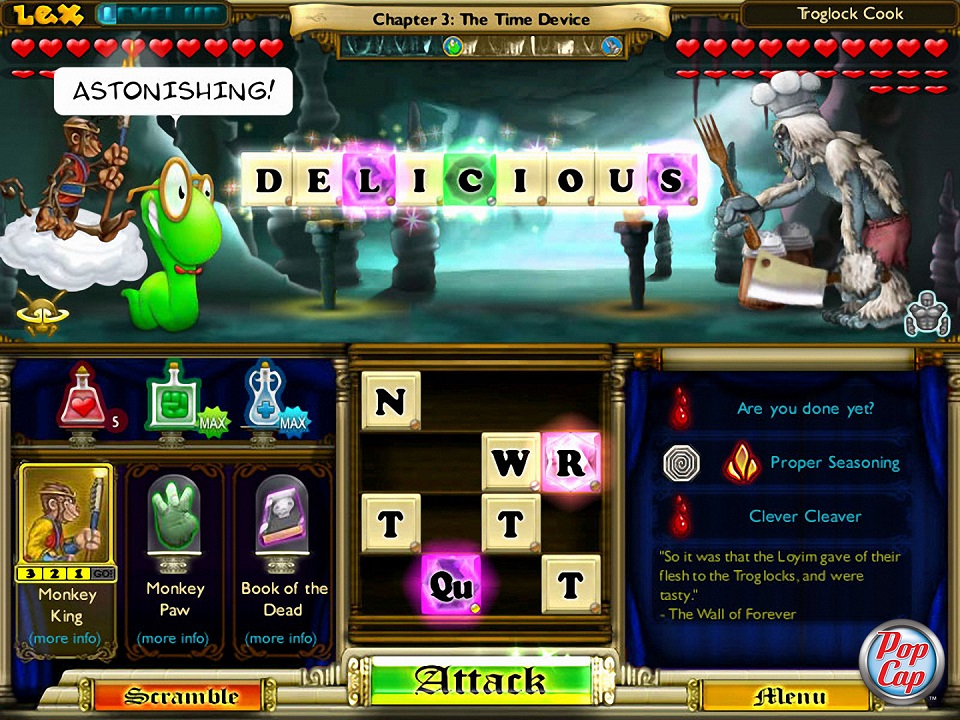Screen dimensions: 960x720
Task: Remove the green gem C tile from word
Action: [471, 181]
